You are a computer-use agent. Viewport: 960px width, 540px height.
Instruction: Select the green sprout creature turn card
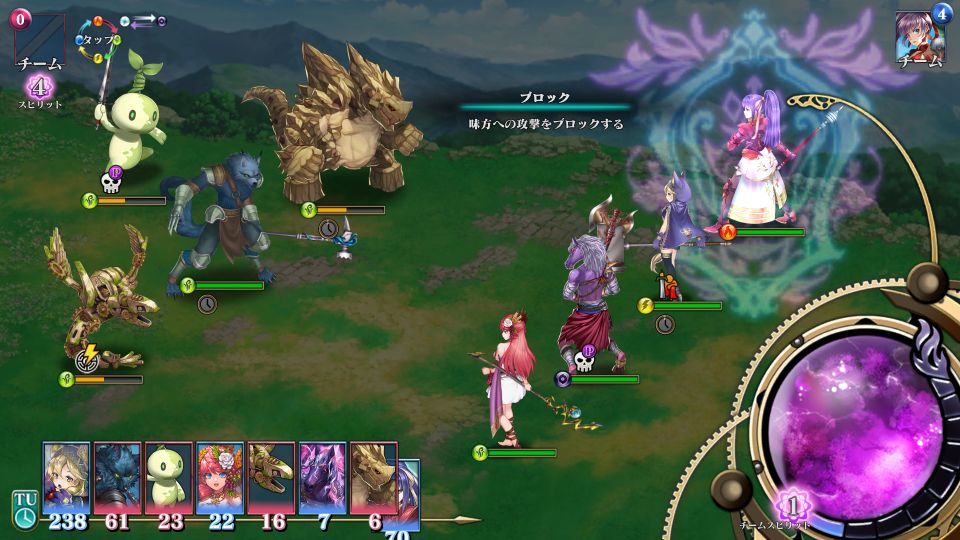pyautogui.click(x=168, y=478)
